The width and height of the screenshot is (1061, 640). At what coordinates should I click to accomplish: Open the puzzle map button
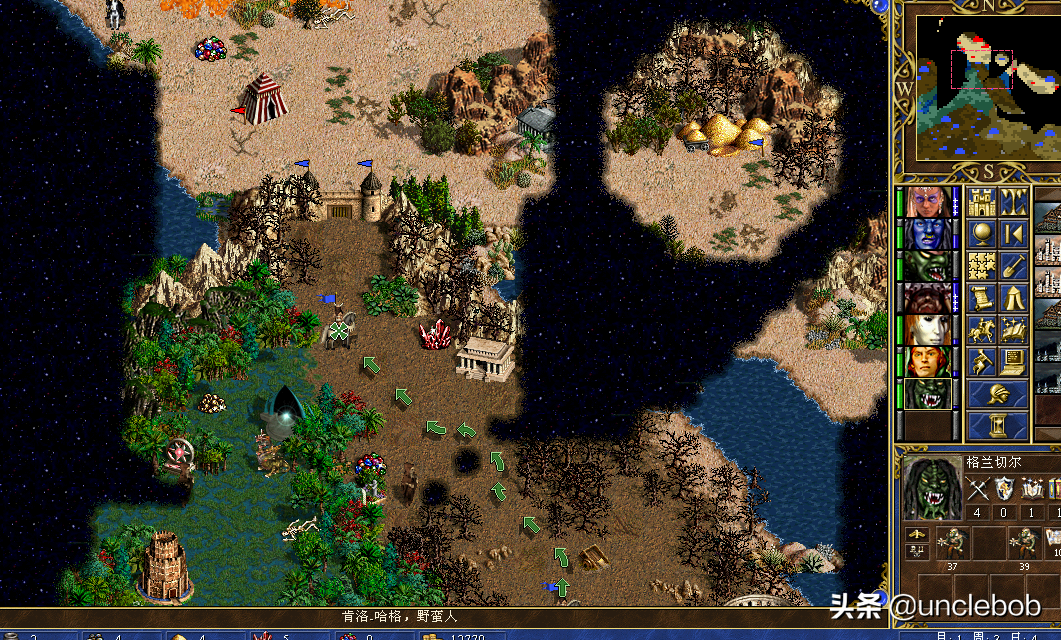[981, 266]
